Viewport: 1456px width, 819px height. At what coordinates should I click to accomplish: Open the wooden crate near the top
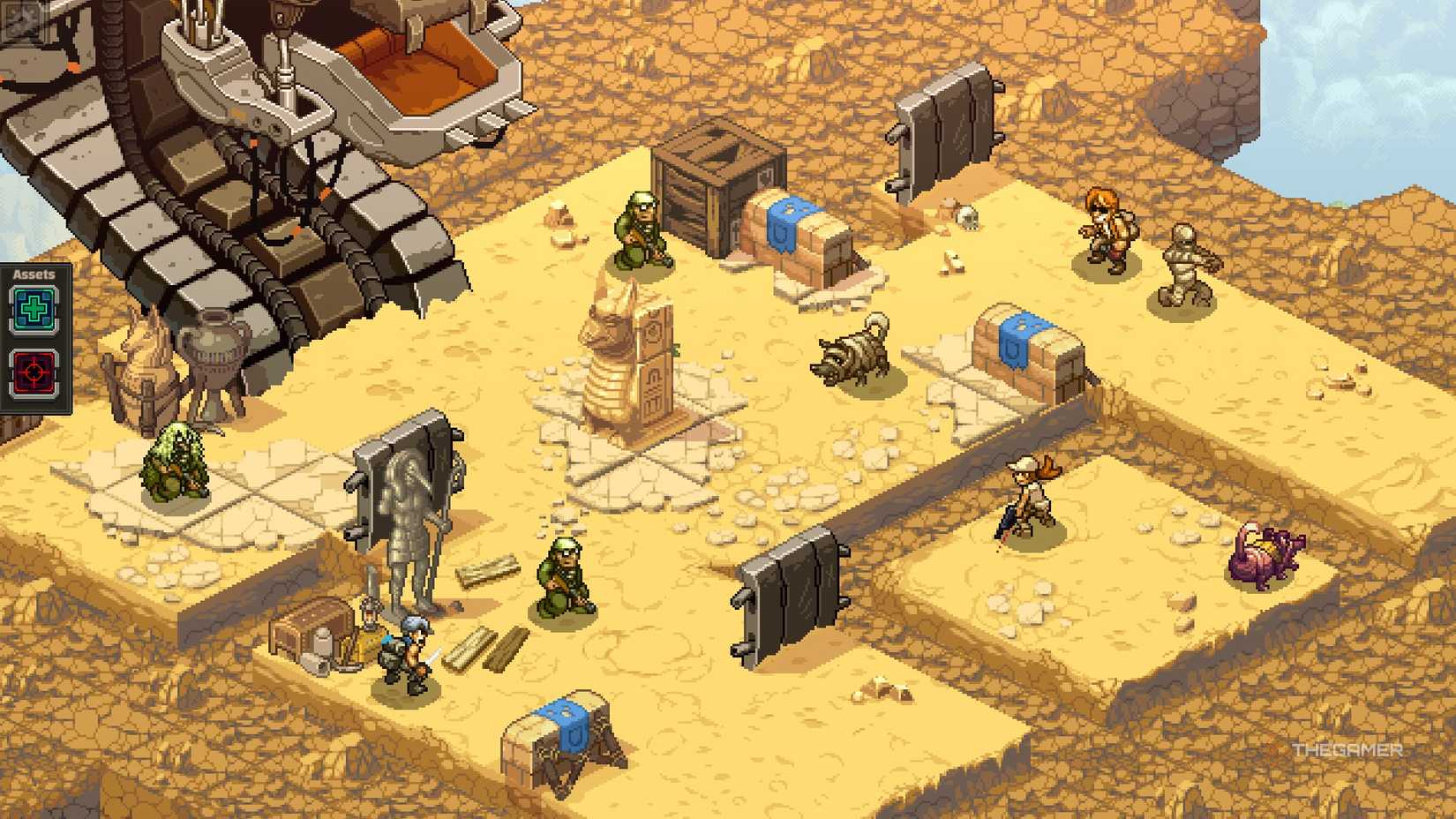(717, 188)
